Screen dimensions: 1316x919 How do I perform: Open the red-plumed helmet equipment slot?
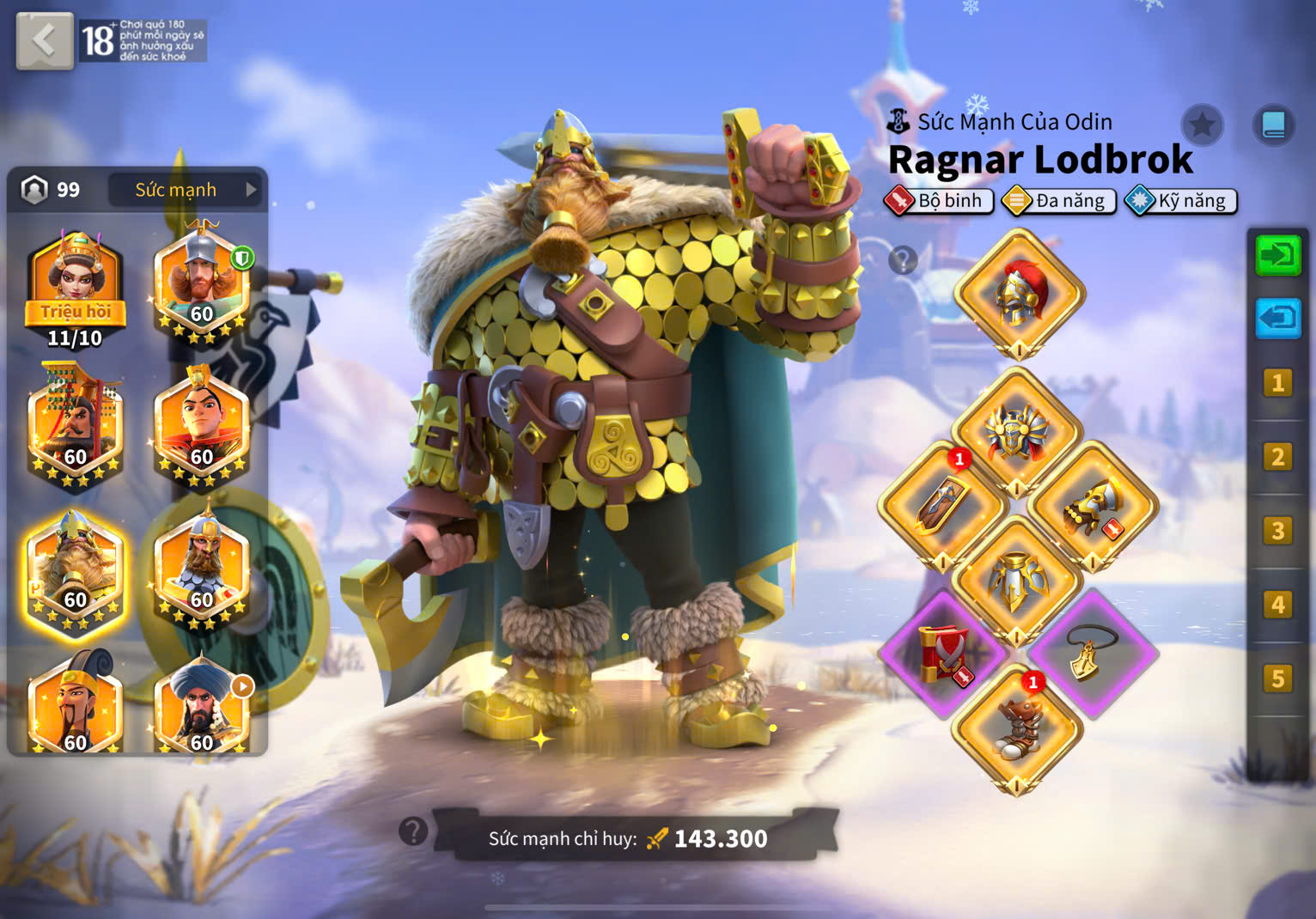[1020, 294]
